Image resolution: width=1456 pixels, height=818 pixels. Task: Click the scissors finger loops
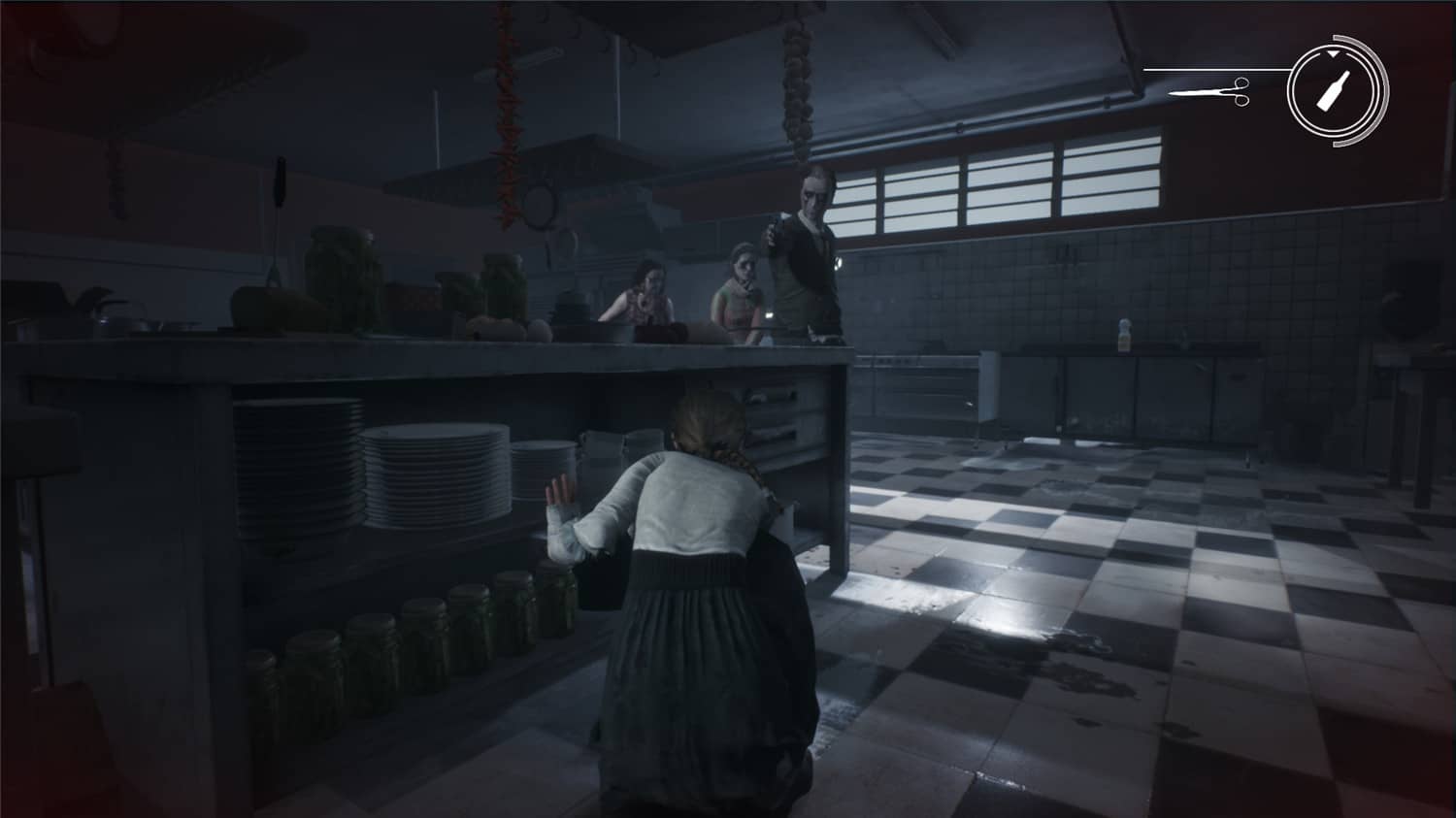tap(1241, 92)
